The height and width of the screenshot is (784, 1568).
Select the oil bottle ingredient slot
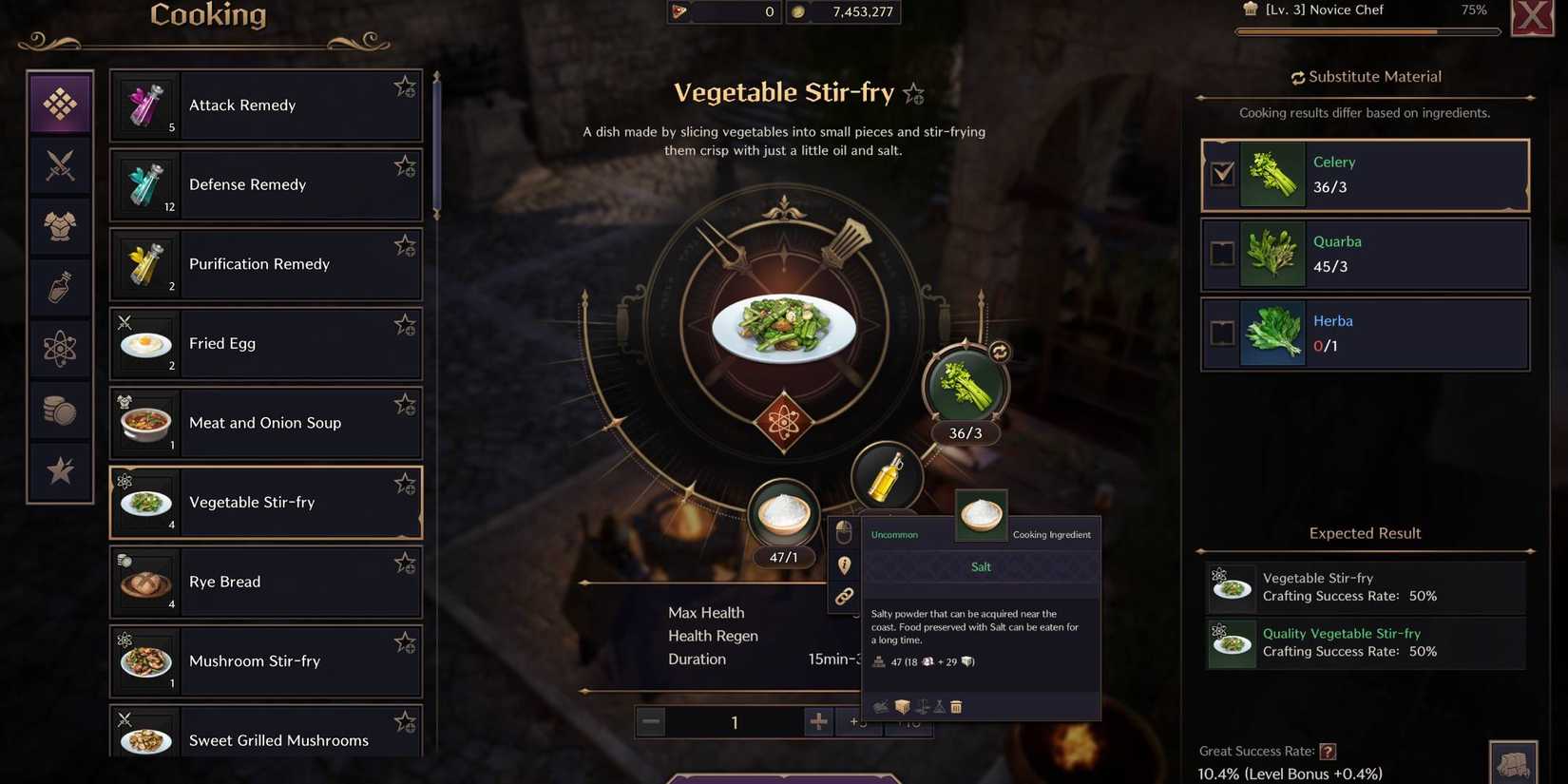tap(886, 475)
